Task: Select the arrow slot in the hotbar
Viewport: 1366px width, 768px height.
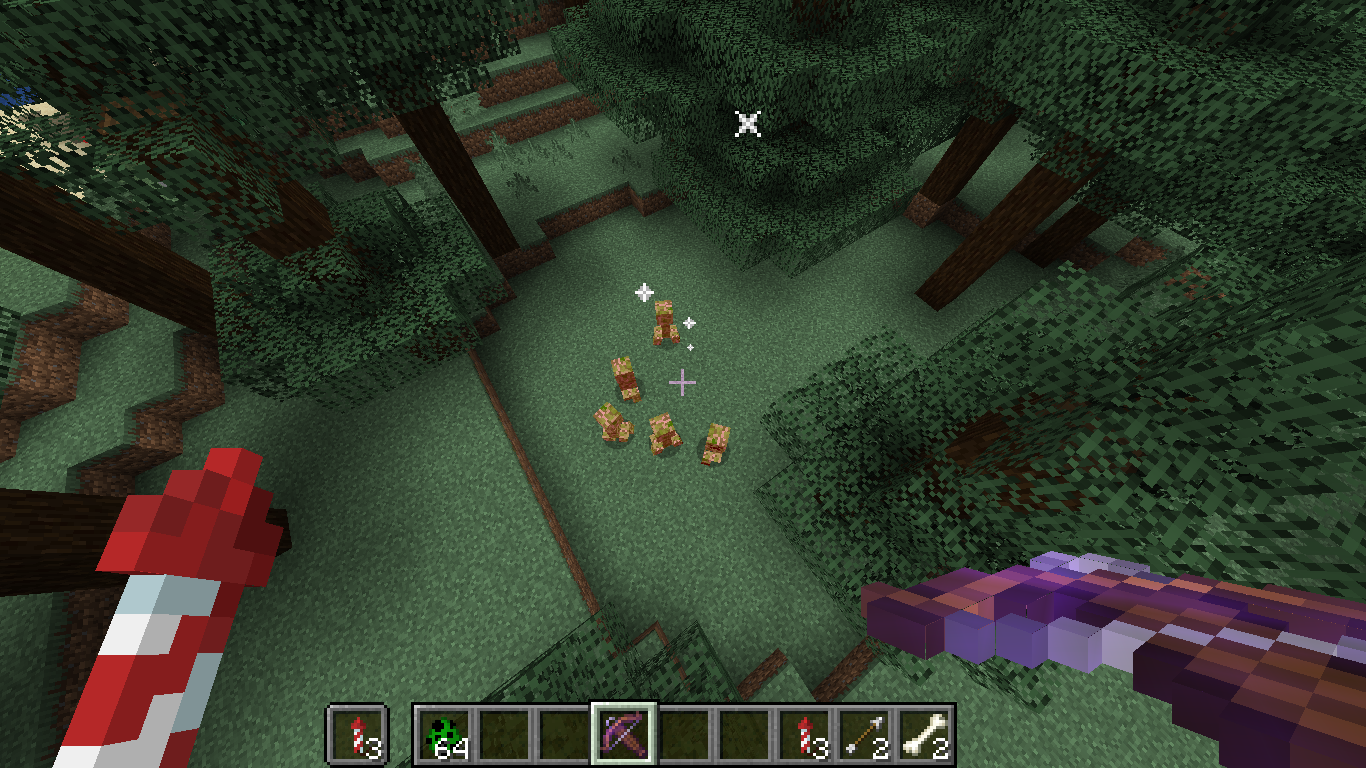Action: pos(864,735)
